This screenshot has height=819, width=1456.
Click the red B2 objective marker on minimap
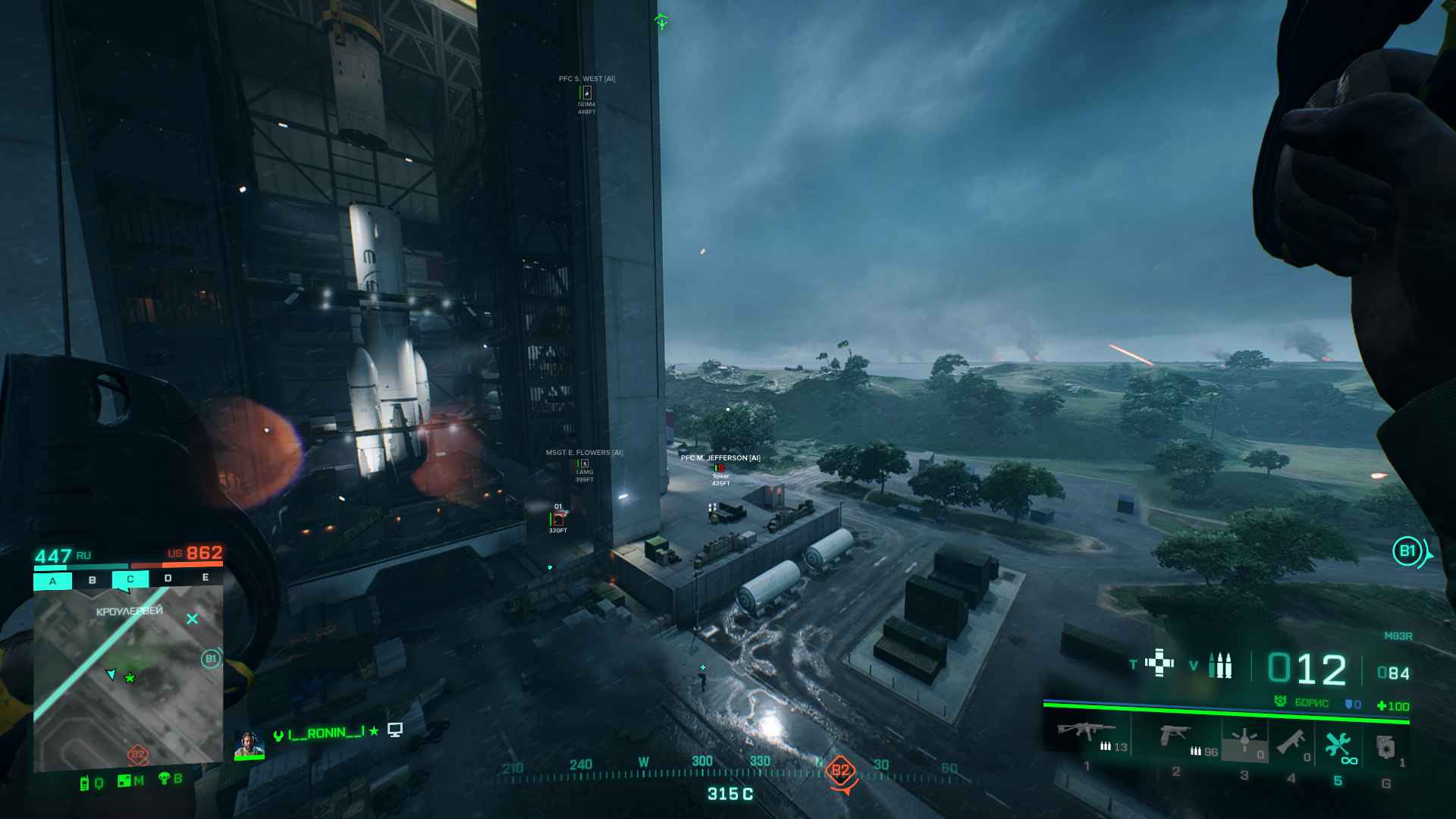point(137,755)
